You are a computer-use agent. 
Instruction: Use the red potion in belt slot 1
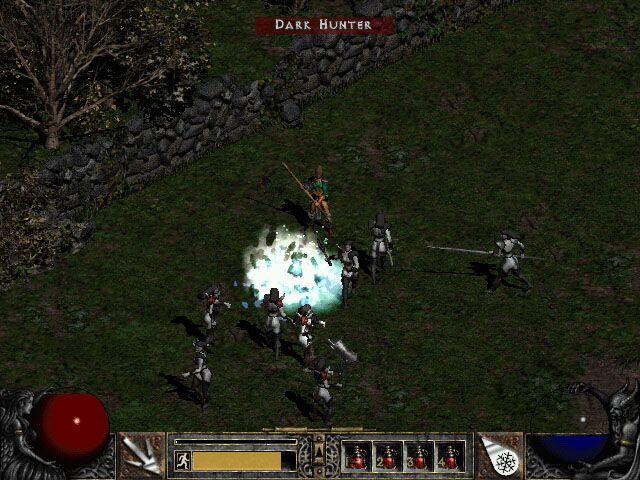point(357,457)
